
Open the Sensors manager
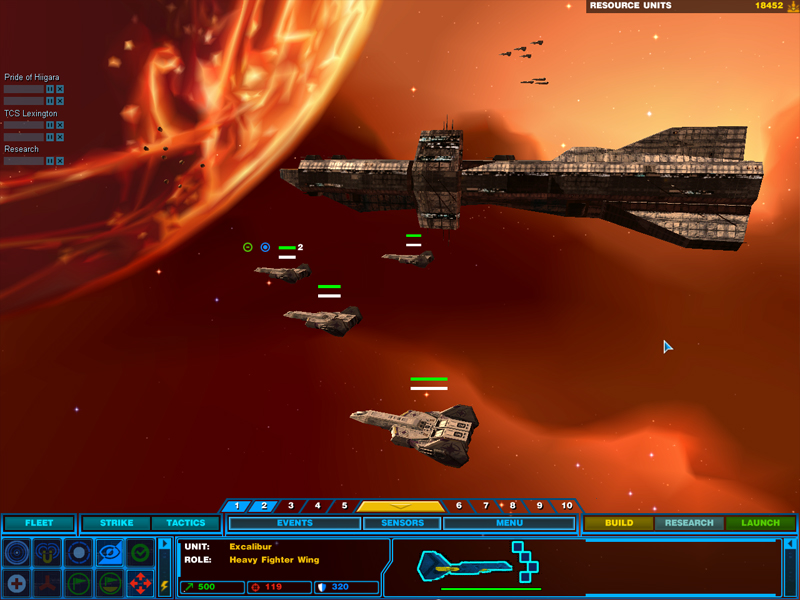point(401,523)
